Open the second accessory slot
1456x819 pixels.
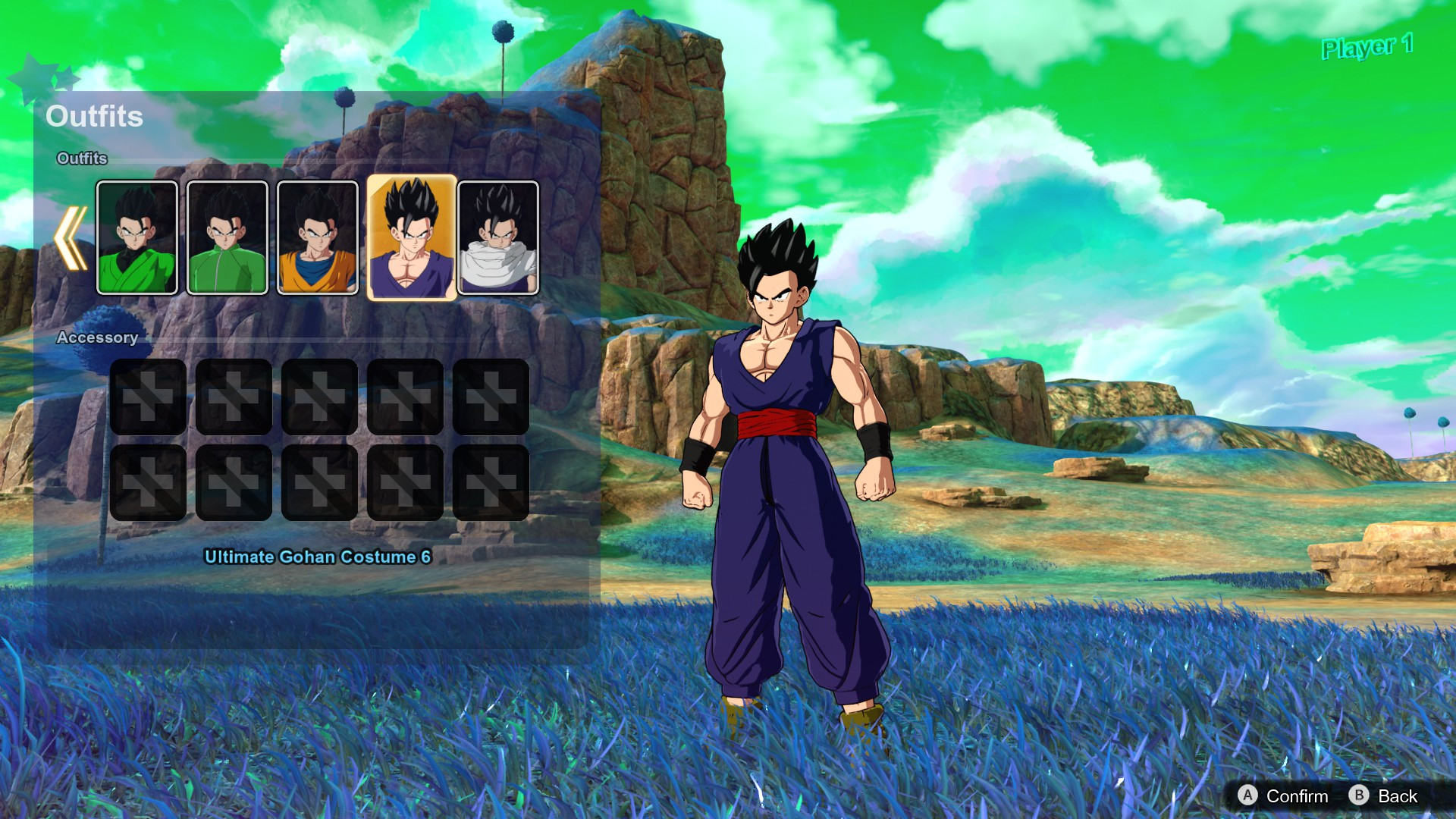(233, 397)
